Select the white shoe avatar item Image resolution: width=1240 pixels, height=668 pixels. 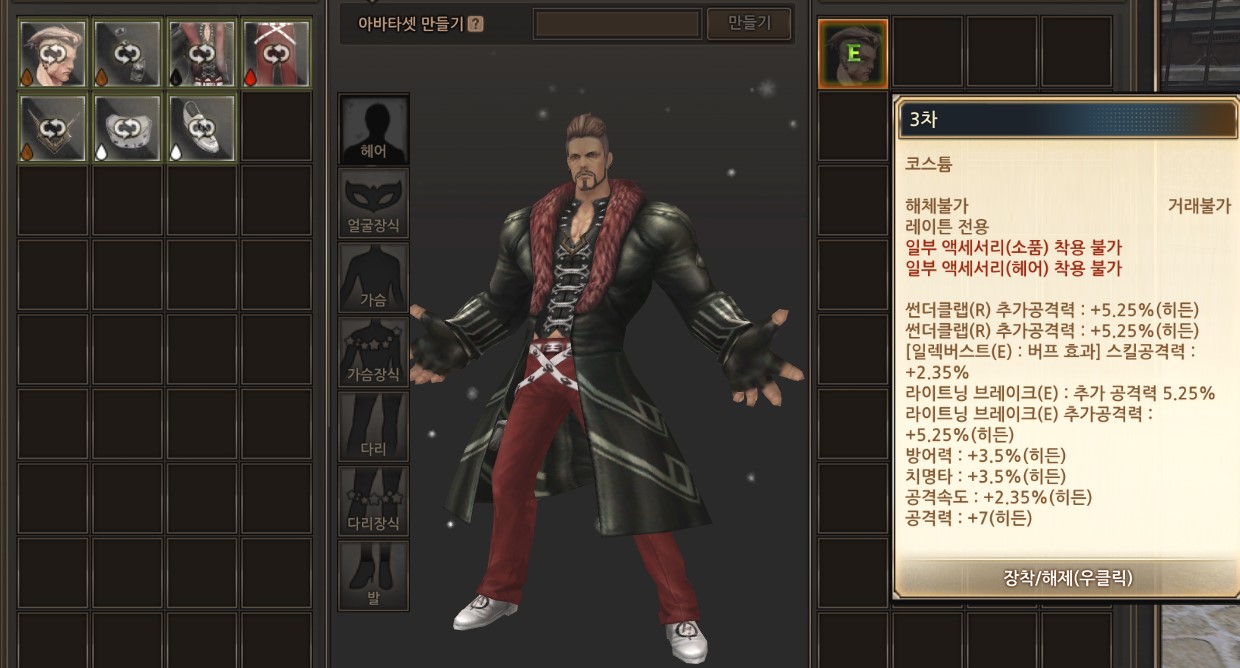tap(202, 128)
